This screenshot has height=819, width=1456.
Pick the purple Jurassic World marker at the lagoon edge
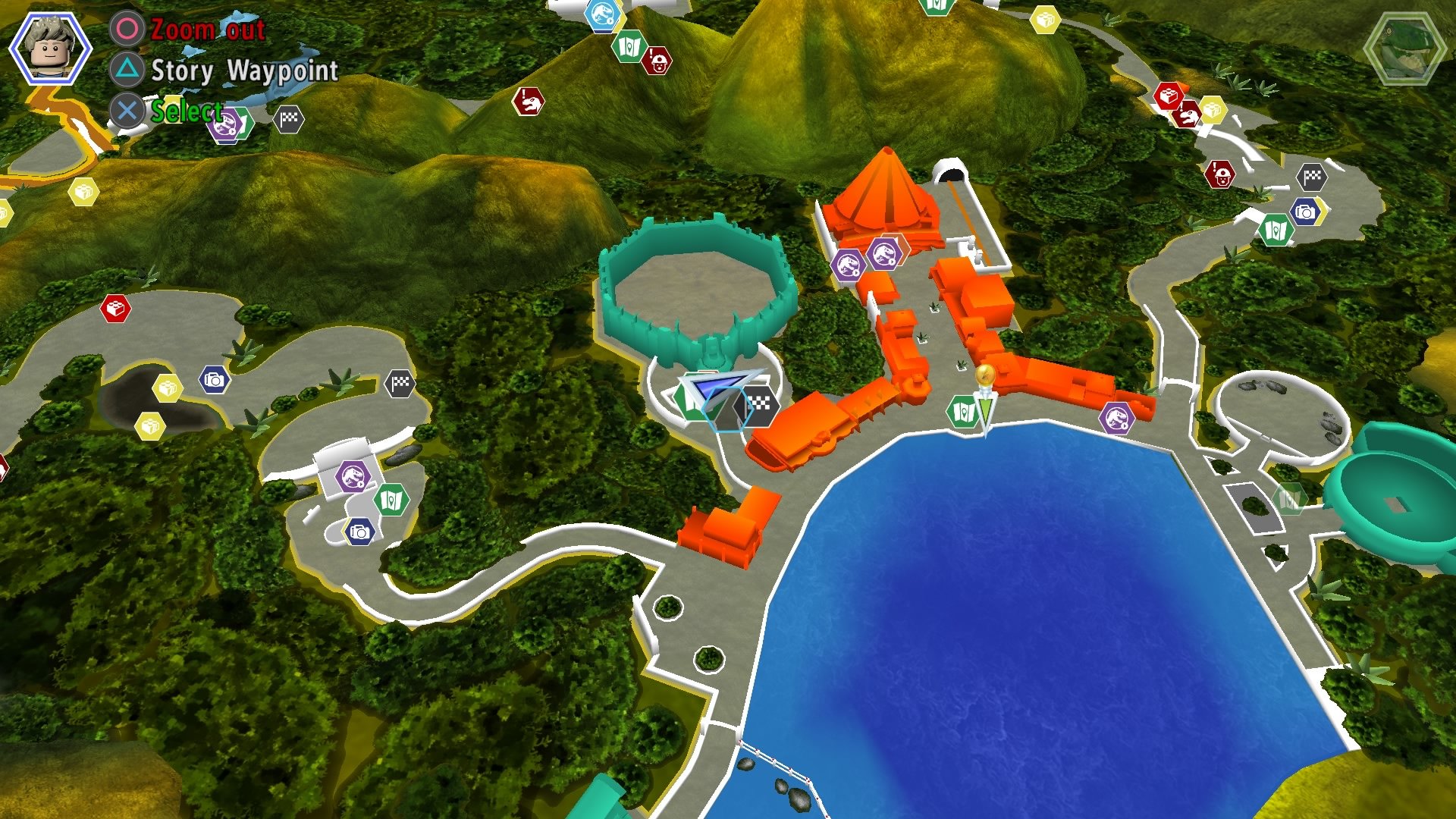coord(1116,418)
